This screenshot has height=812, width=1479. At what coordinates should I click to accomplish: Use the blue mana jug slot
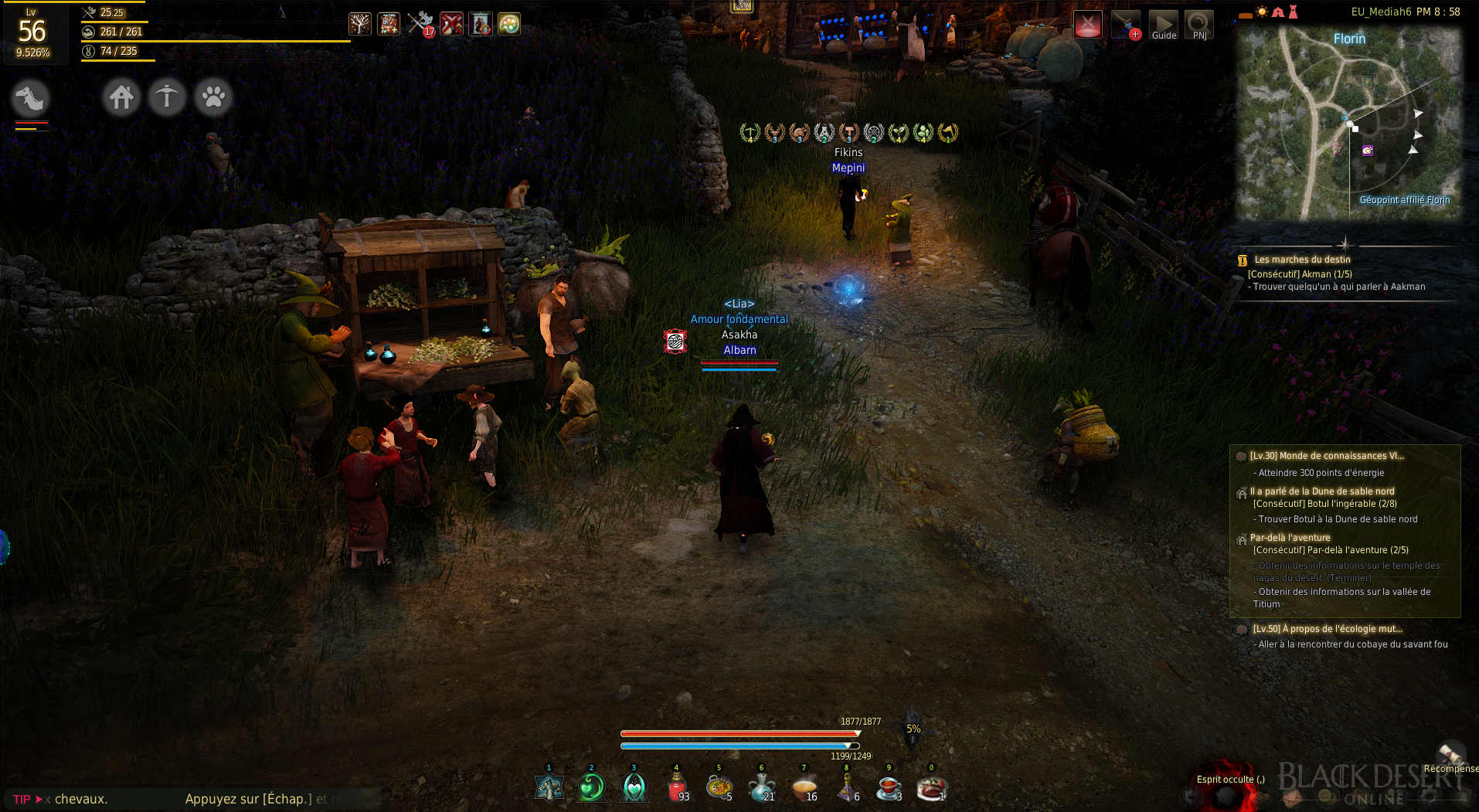pos(761,787)
